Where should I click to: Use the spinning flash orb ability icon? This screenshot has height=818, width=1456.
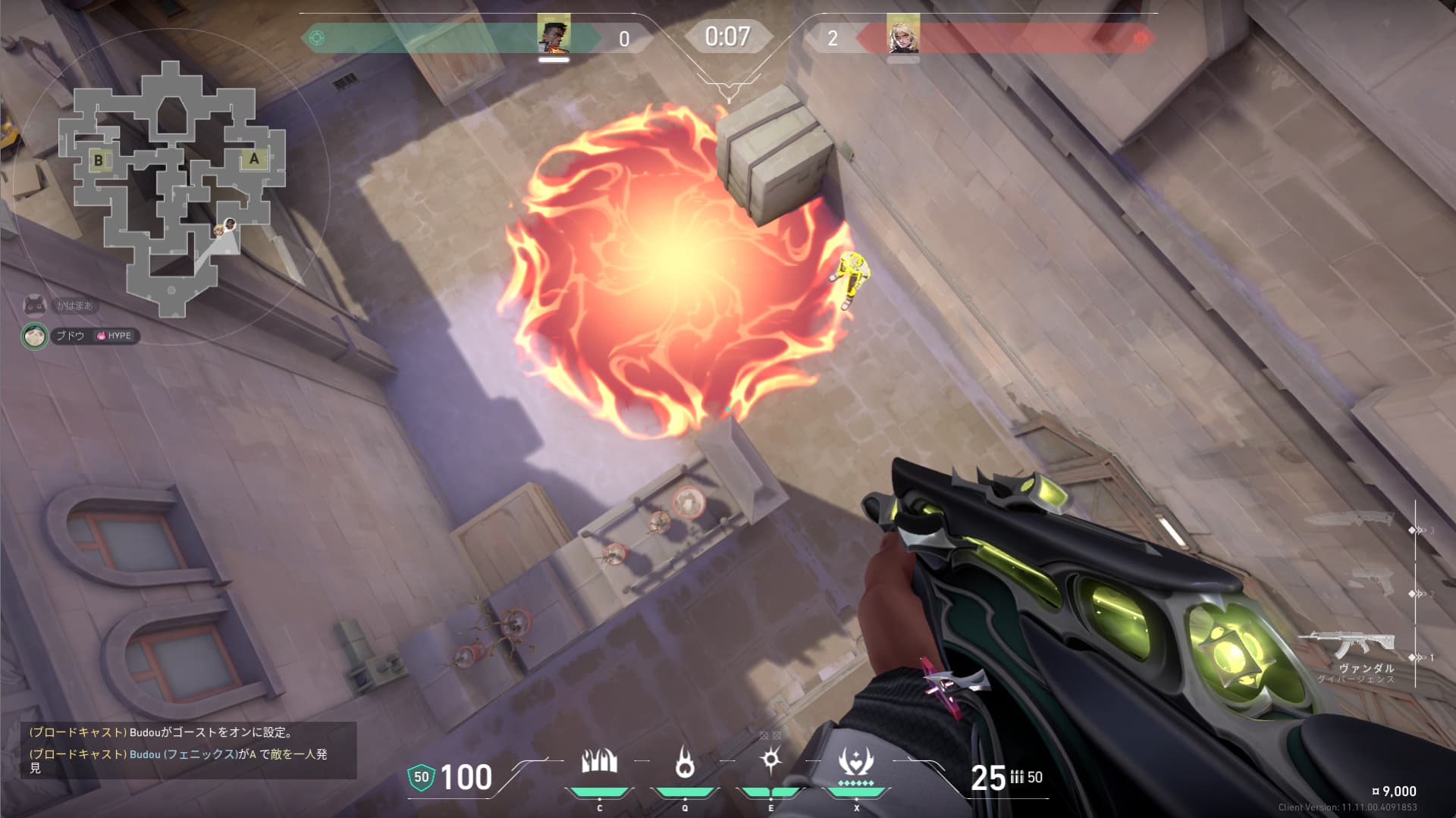771,760
